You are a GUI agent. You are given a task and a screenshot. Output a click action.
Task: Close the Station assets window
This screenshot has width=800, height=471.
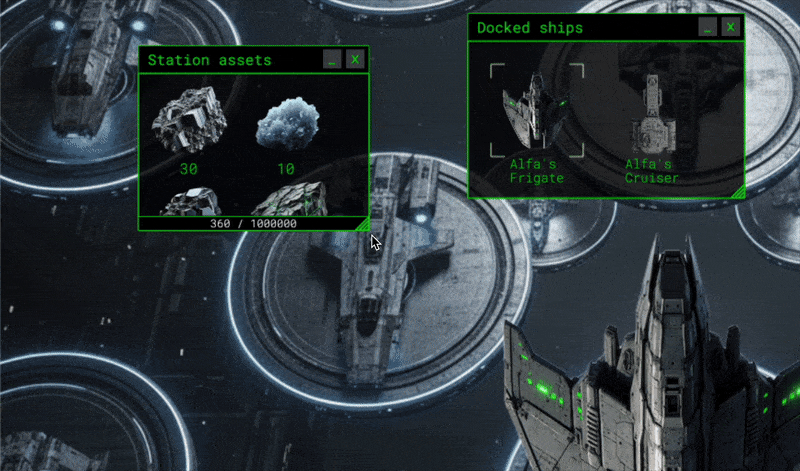click(355, 60)
